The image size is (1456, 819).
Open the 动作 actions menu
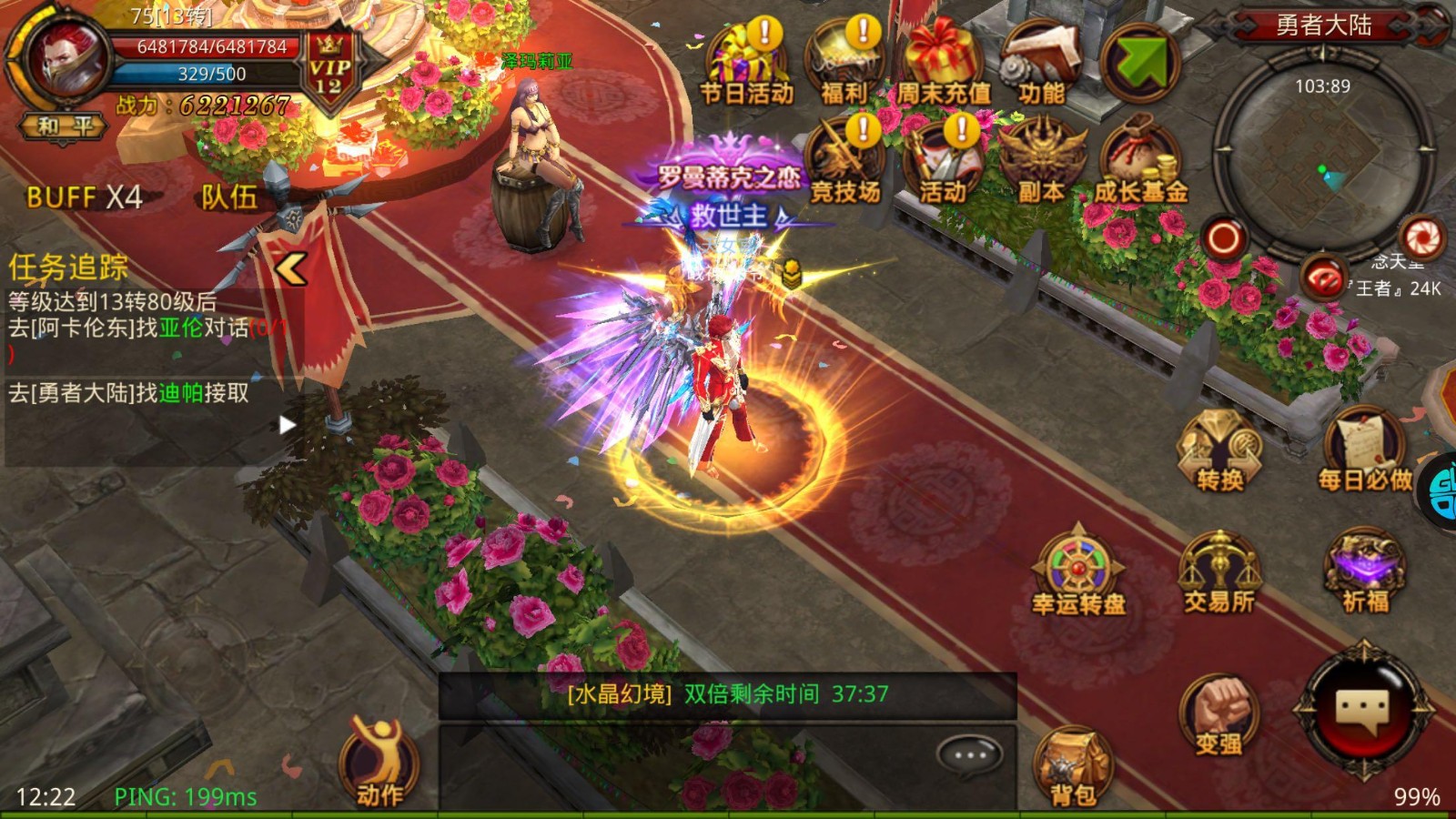[379, 764]
